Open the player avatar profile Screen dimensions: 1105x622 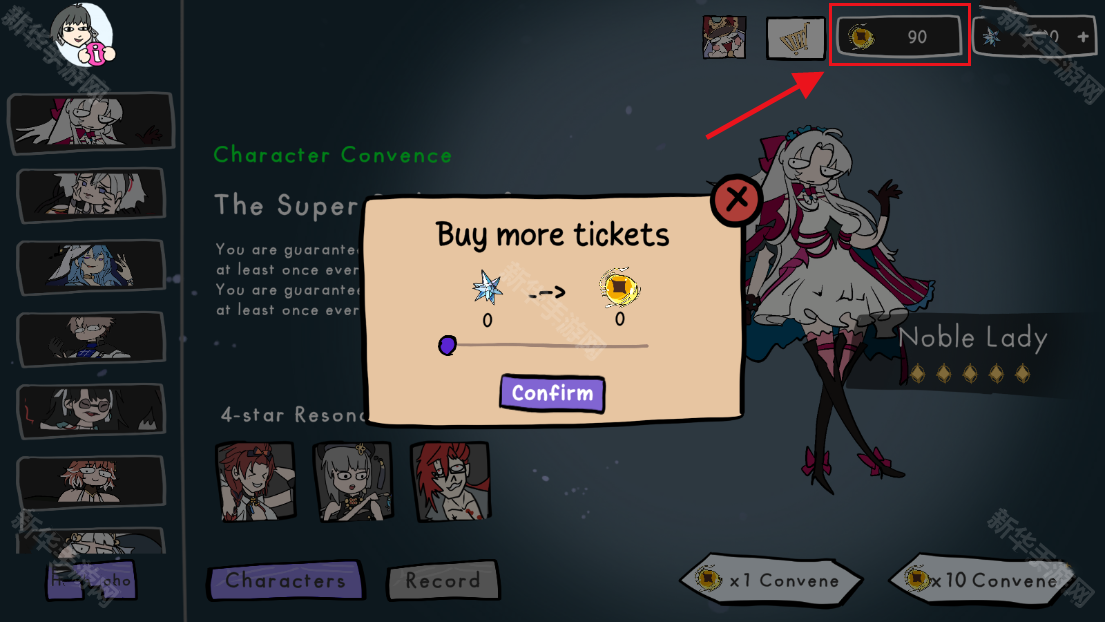click(x=82, y=34)
